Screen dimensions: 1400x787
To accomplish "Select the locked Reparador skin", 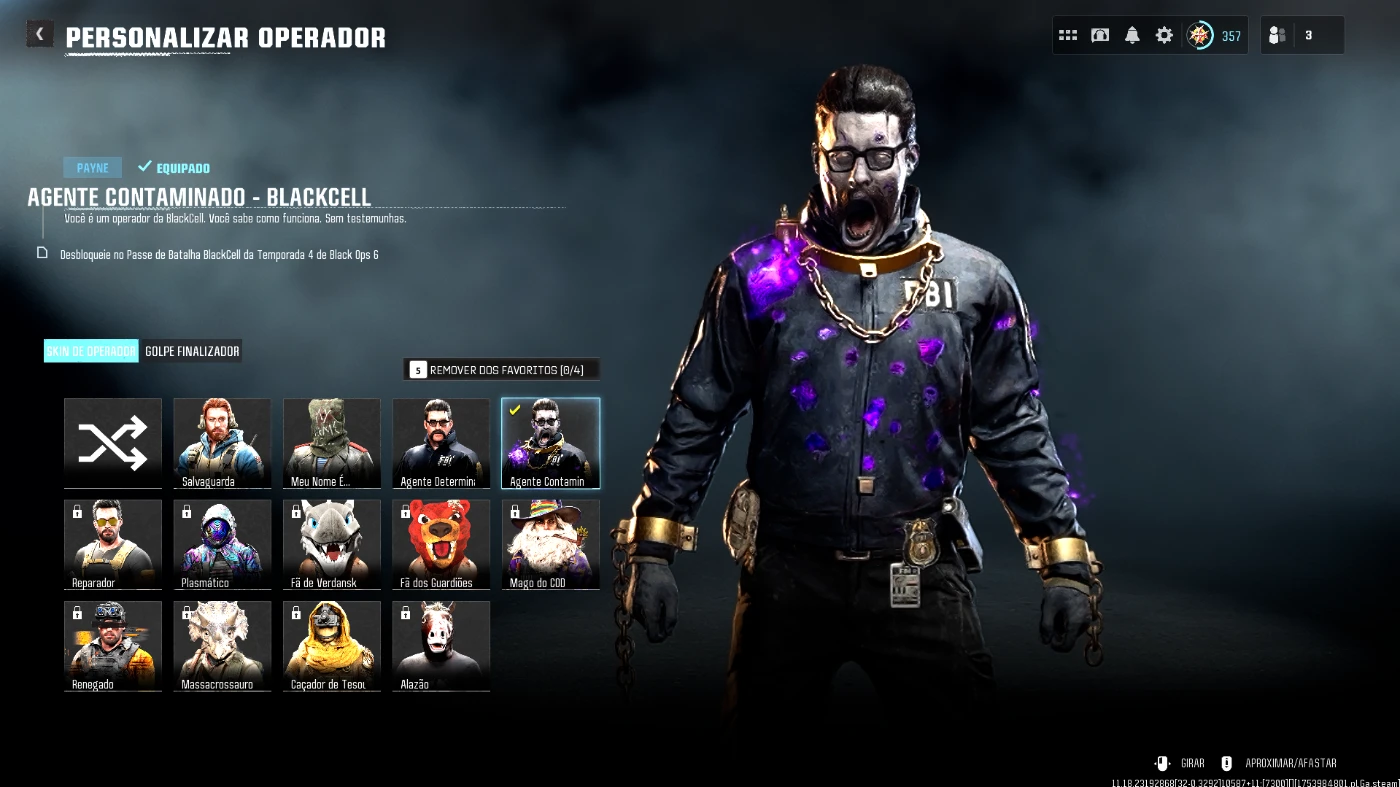I will 113,544.
